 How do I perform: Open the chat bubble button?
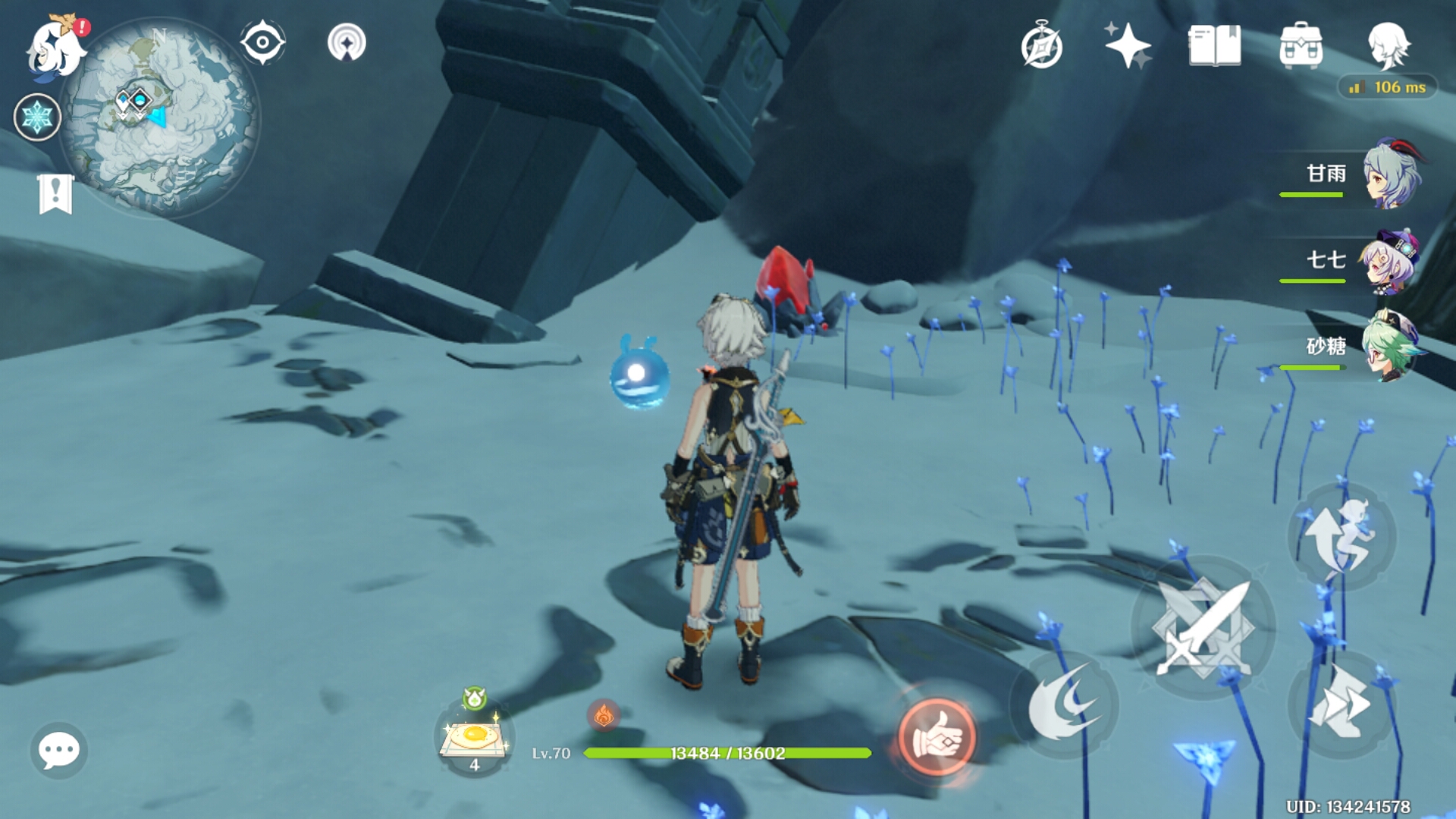pos(58,751)
